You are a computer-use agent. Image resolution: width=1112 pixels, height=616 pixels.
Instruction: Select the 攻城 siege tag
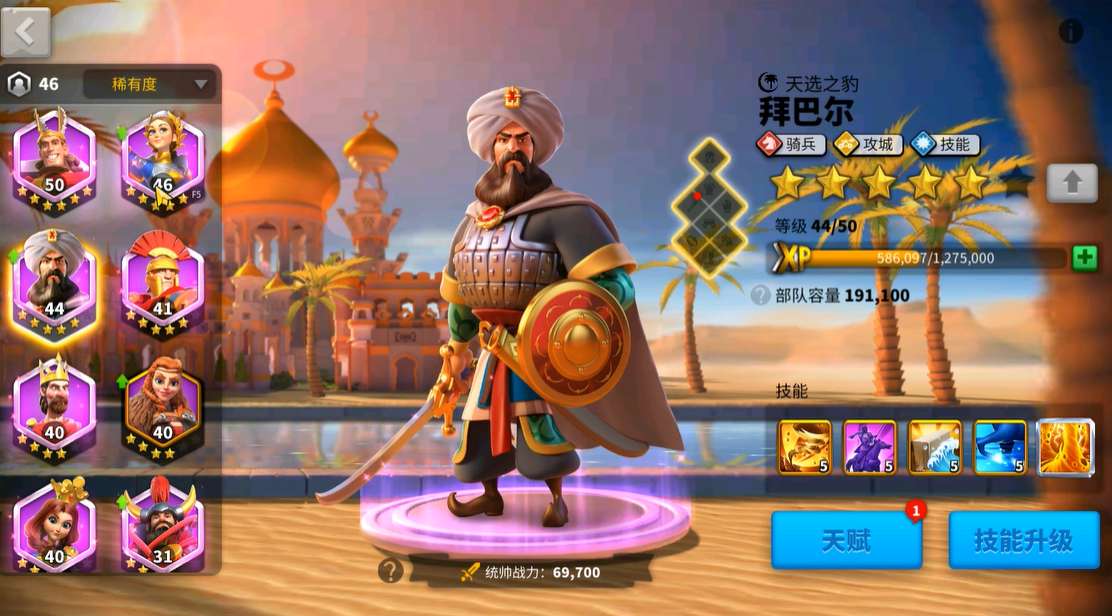click(868, 144)
